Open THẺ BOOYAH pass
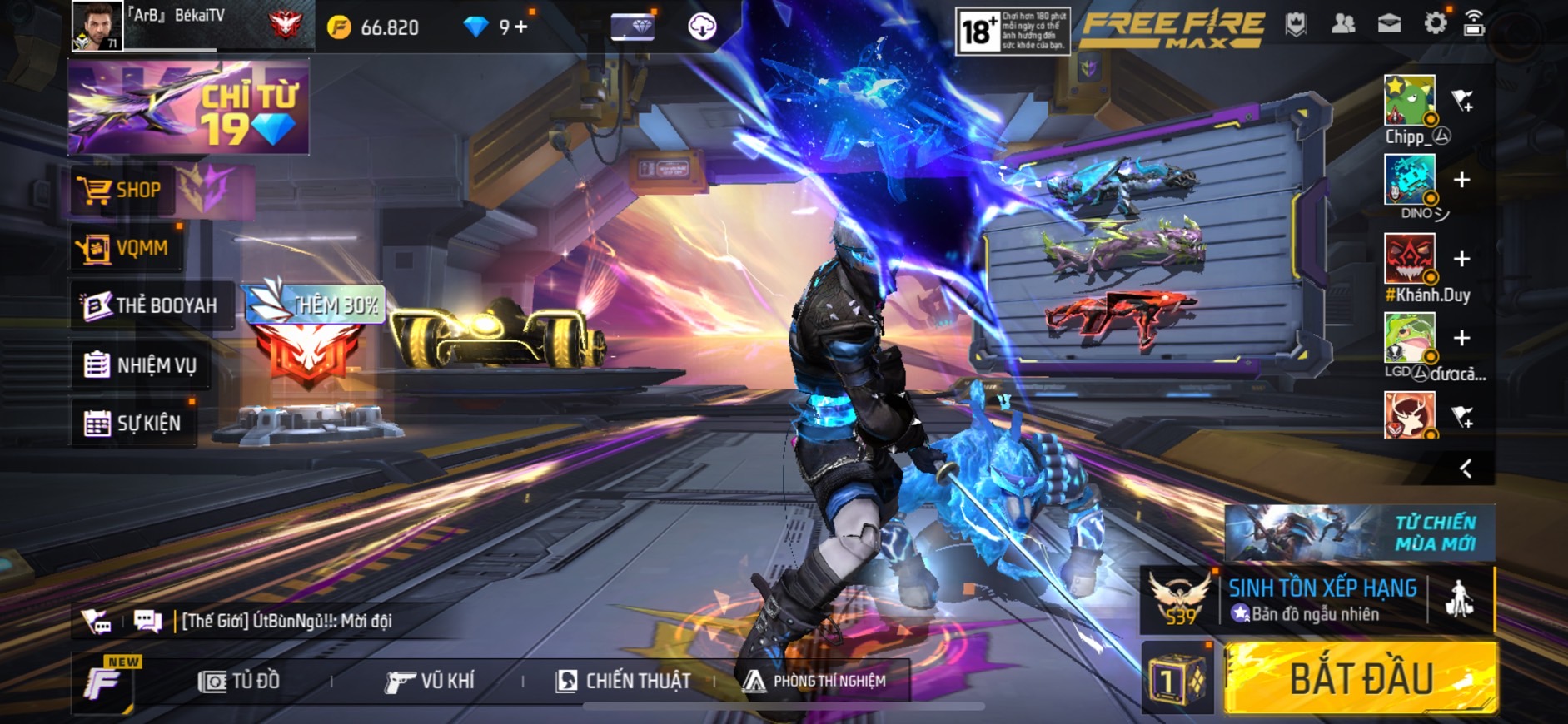The height and width of the screenshot is (724, 1568). tap(151, 305)
